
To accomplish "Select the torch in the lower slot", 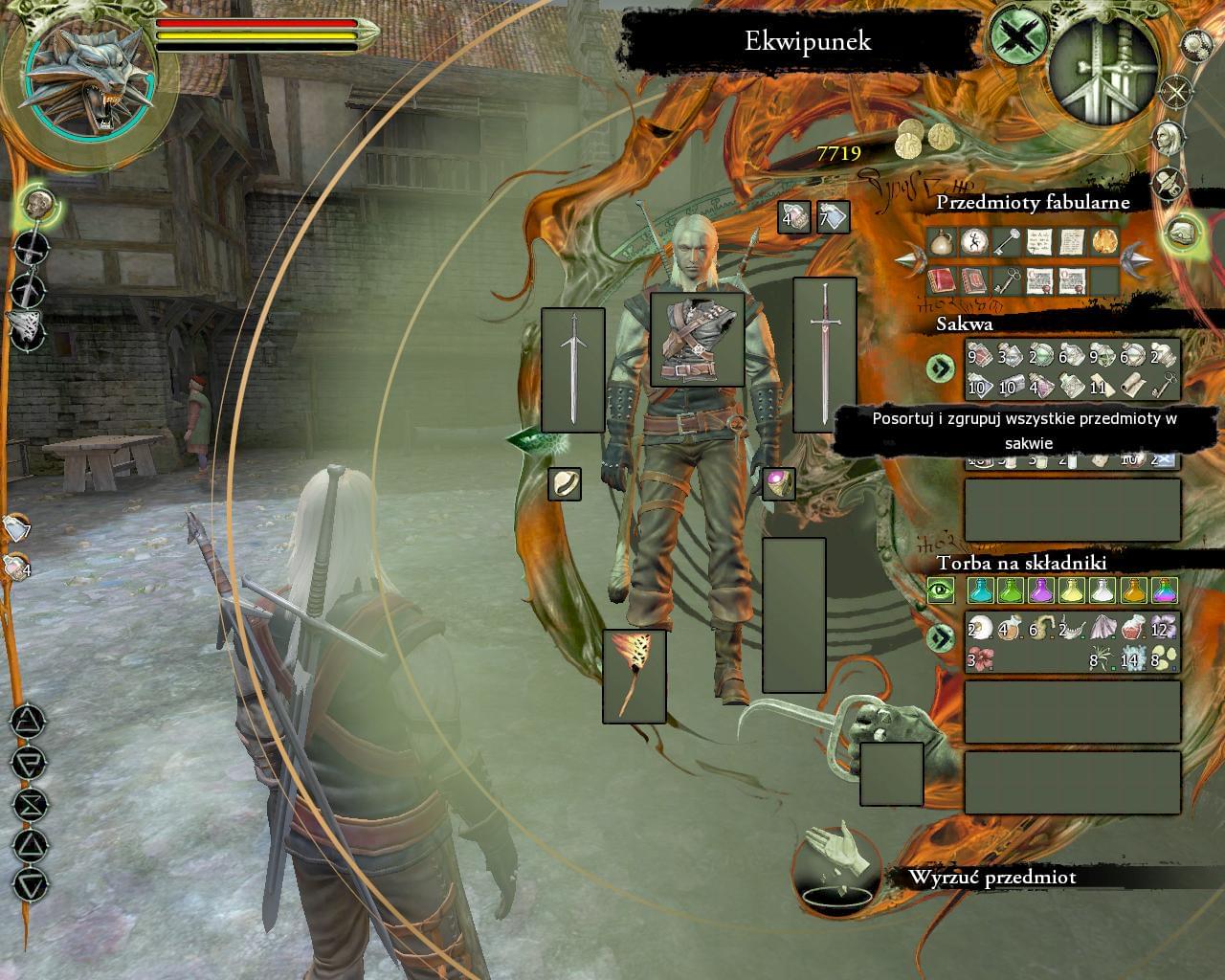I will pyautogui.click(x=634, y=676).
